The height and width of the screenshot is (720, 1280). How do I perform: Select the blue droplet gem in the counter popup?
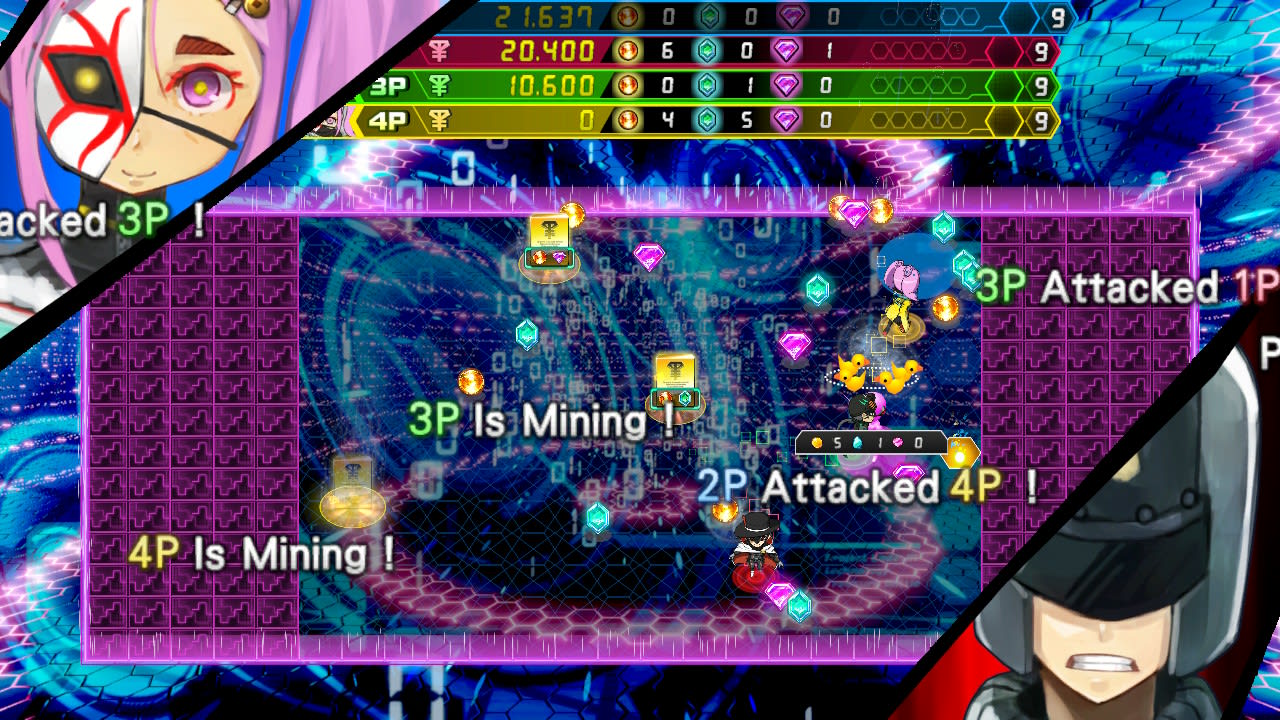click(857, 443)
